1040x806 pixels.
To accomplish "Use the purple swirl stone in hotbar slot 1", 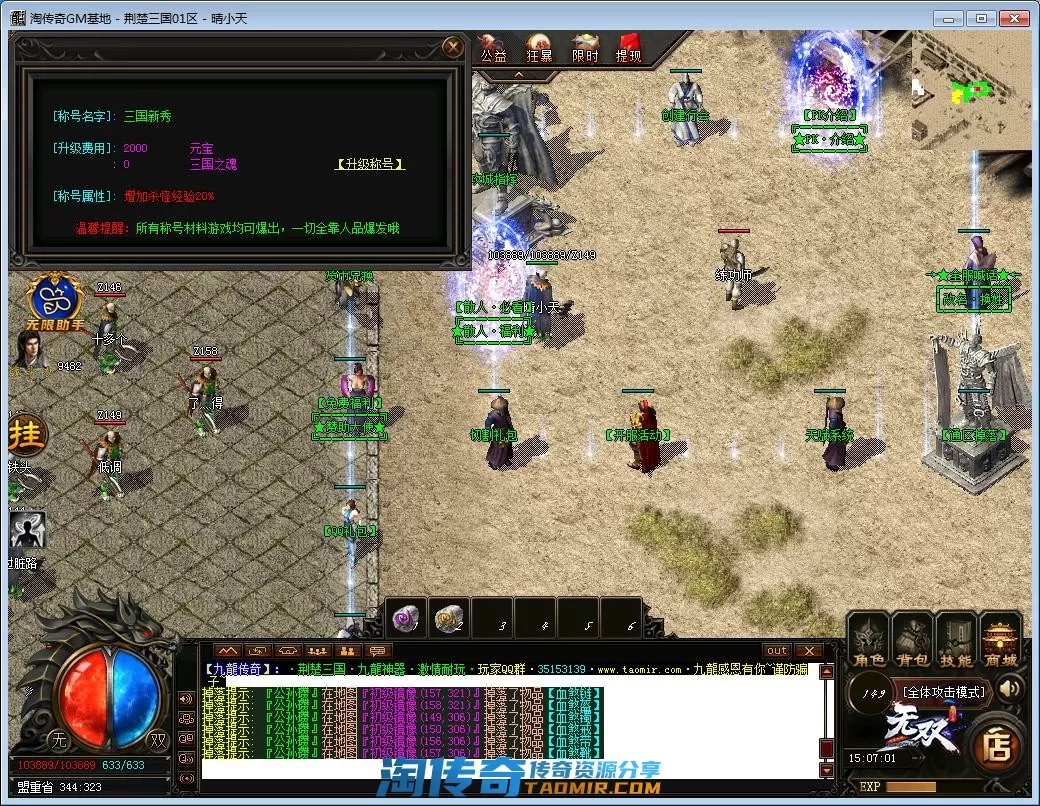I will [x=406, y=620].
